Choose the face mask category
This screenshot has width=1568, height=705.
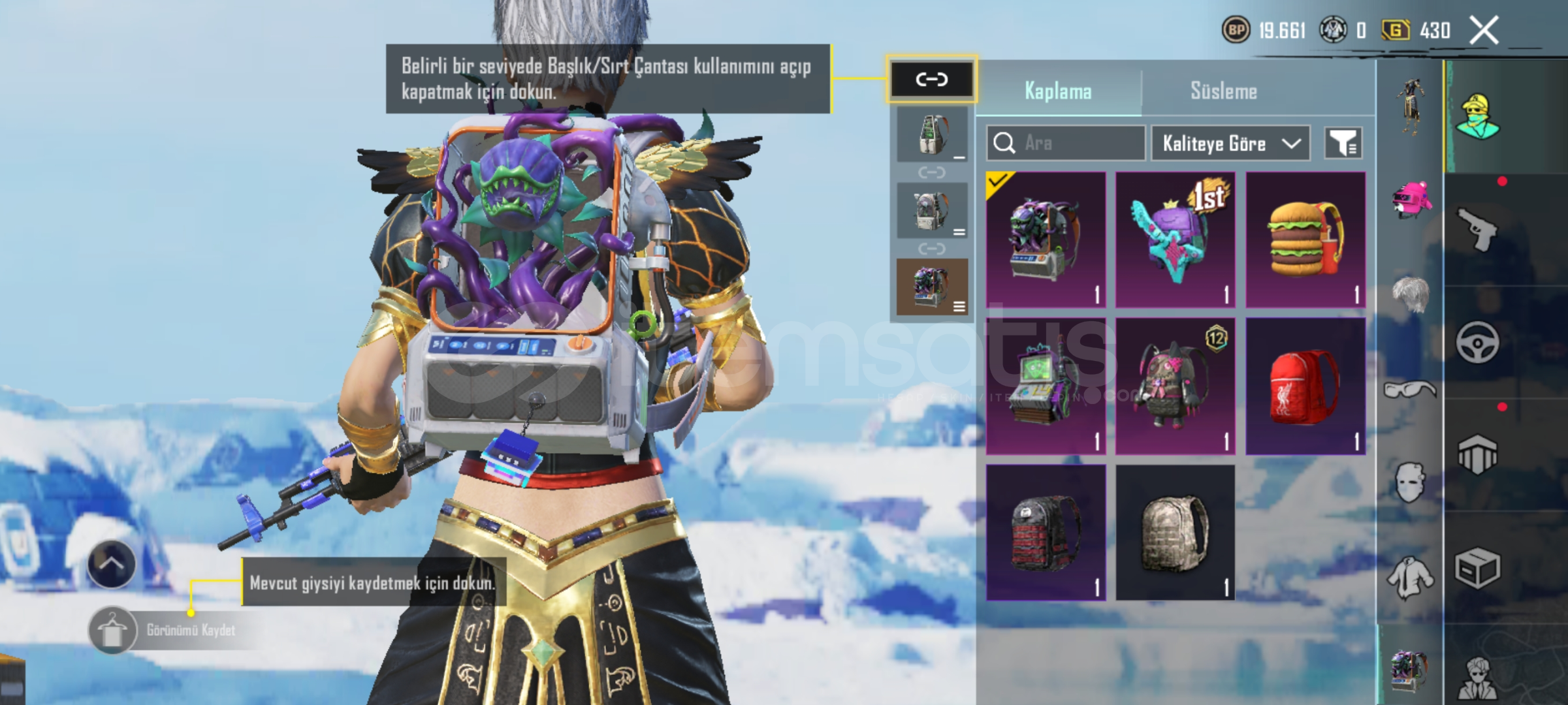(1409, 482)
